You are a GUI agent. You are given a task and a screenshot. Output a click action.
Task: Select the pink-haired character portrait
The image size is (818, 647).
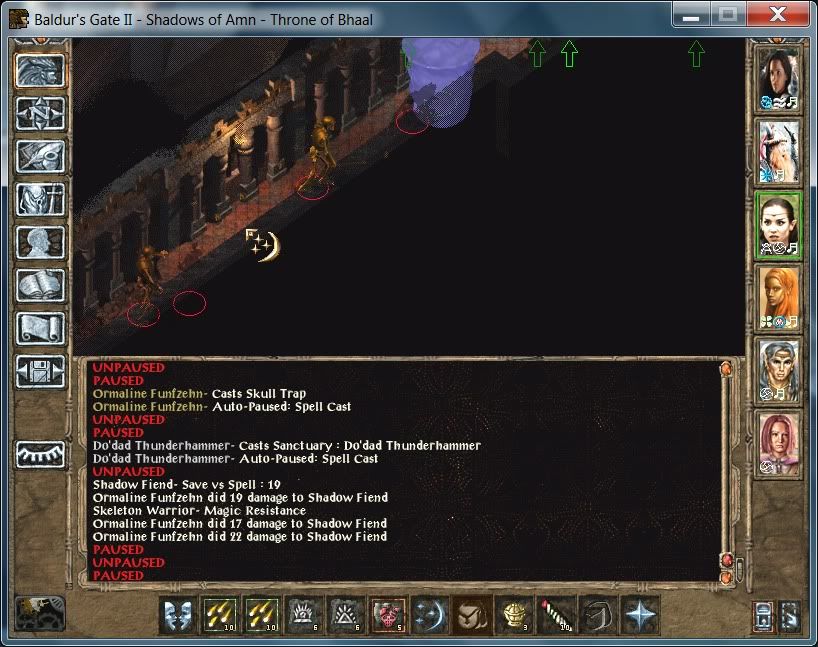coord(778,443)
